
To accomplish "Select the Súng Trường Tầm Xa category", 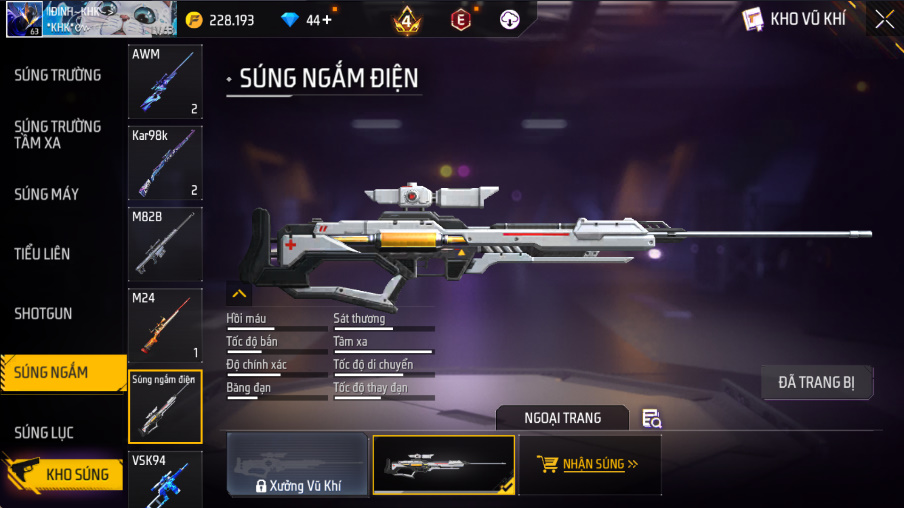I will point(57,134).
